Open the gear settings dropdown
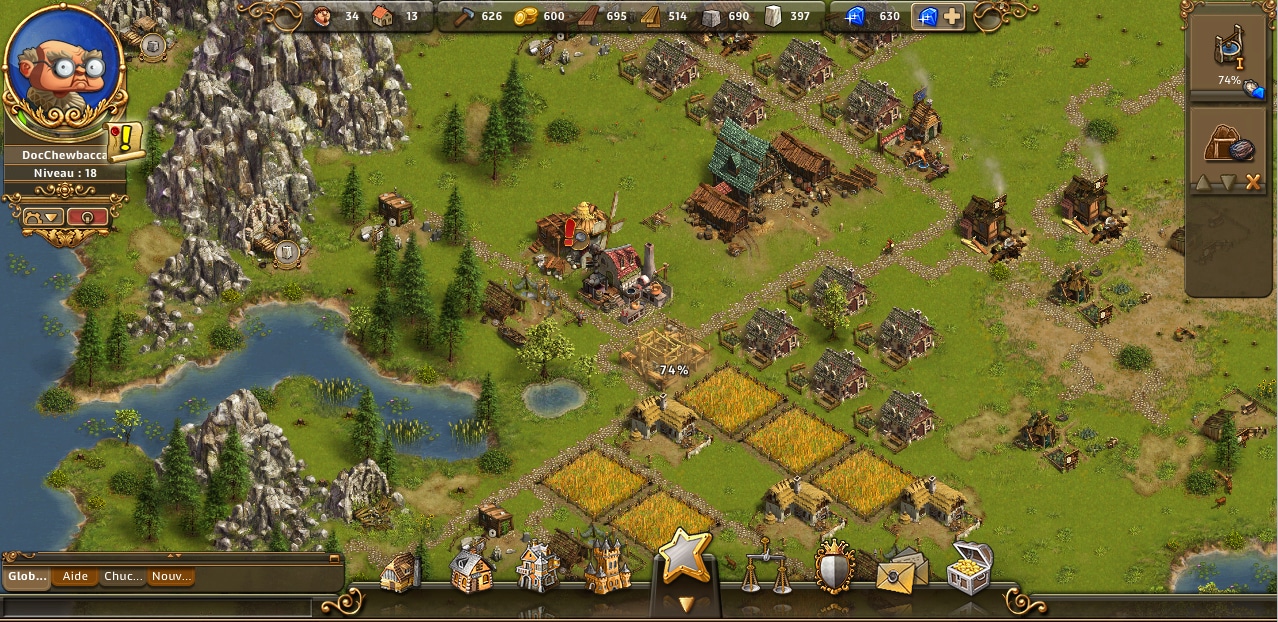1278x622 pixels. [40, 217]
